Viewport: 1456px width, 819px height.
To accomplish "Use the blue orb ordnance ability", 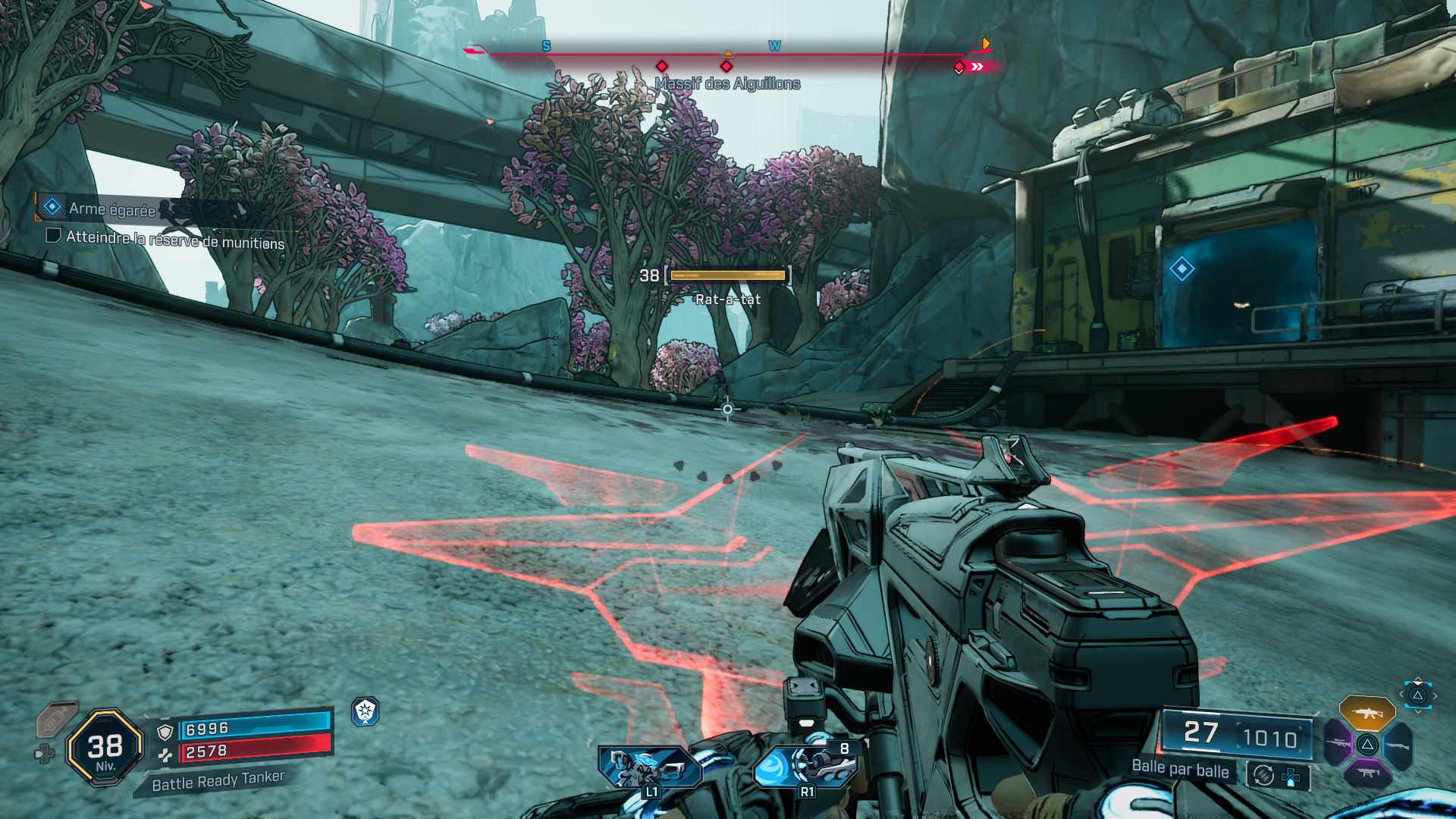I will coord(805,766).
